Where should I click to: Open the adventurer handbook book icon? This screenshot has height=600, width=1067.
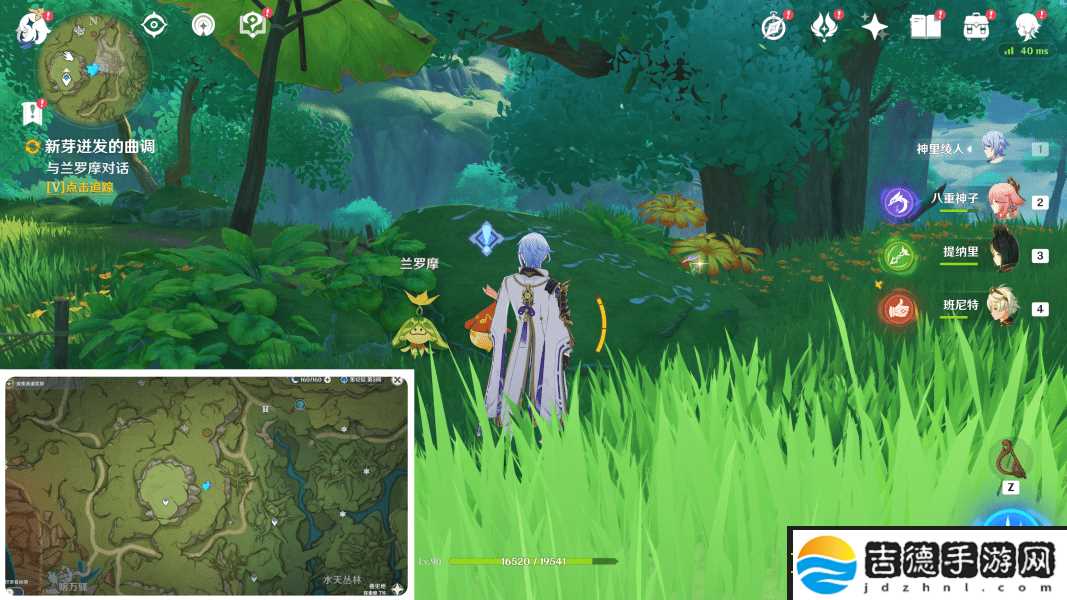click(x=925, y=27)
